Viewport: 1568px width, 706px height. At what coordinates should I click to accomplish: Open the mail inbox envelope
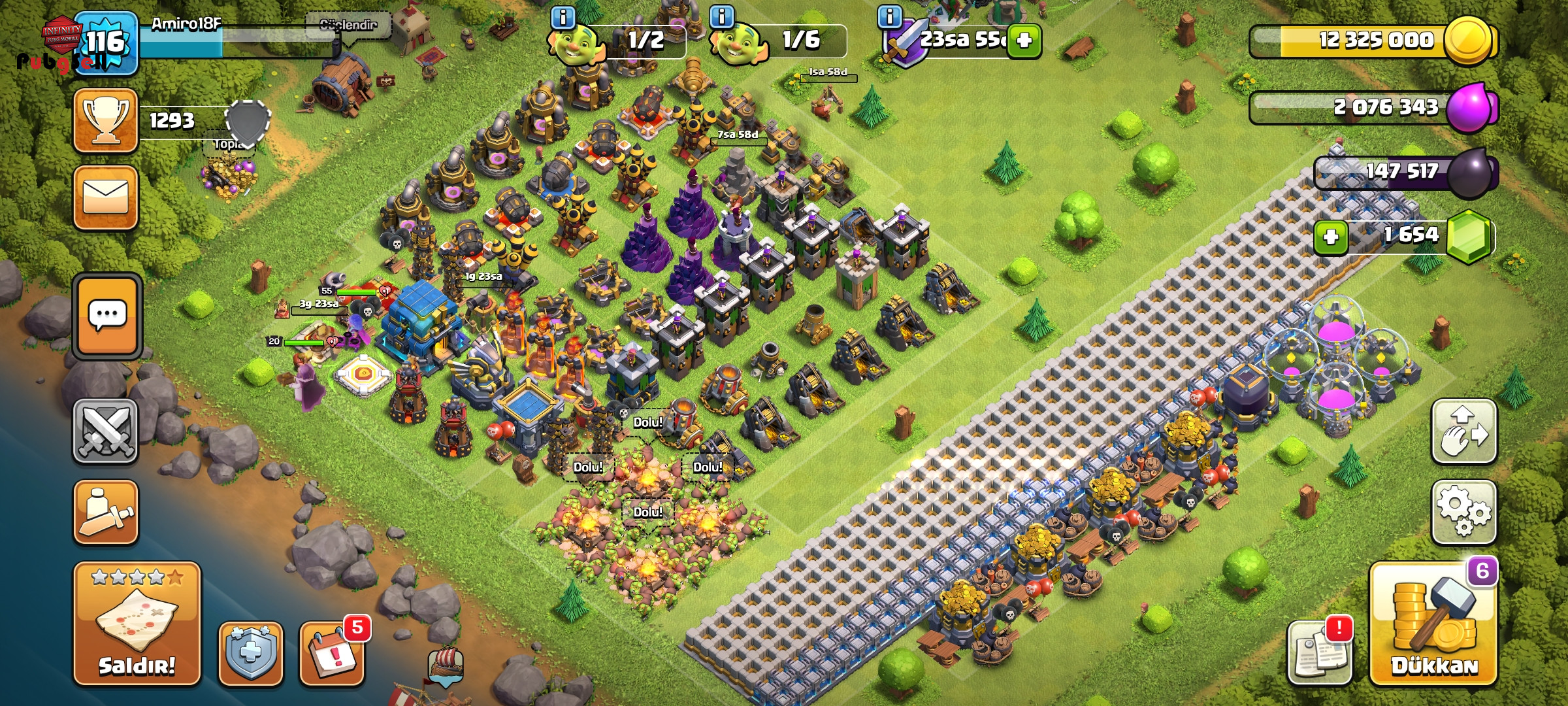(106, 197)
